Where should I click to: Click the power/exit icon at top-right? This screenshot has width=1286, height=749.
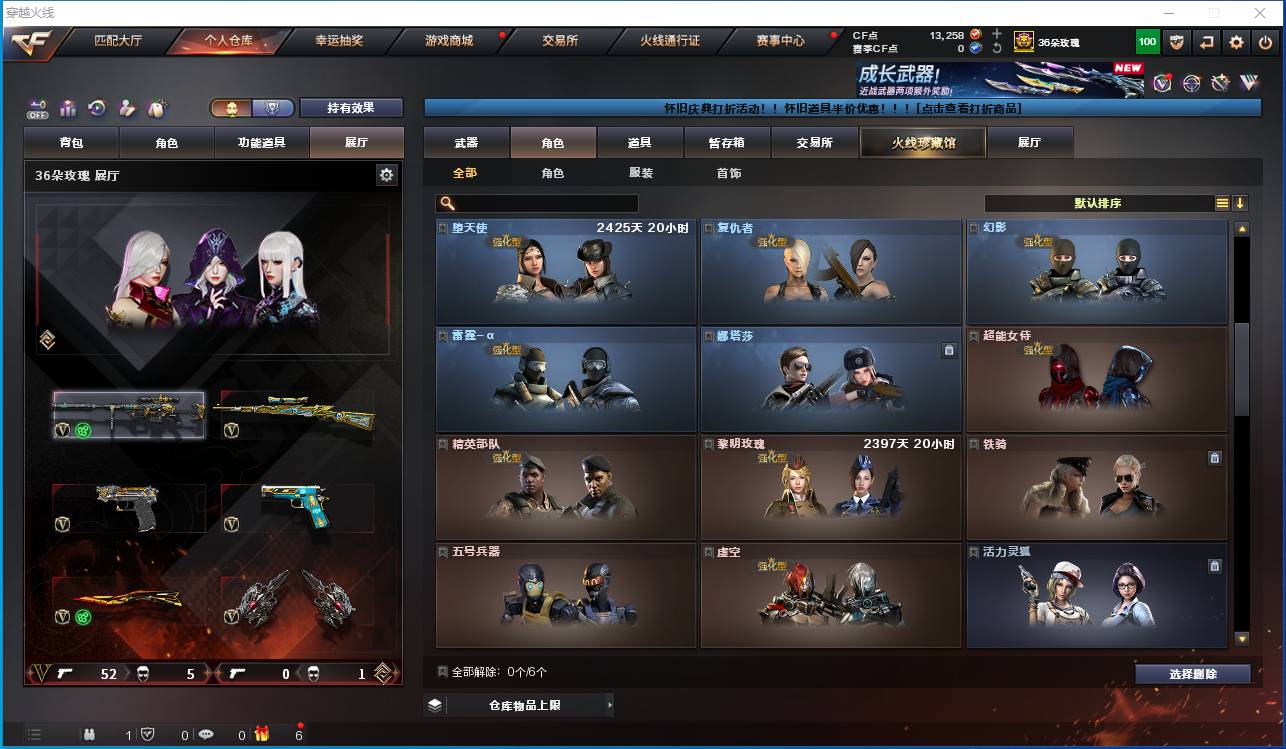1264,42
